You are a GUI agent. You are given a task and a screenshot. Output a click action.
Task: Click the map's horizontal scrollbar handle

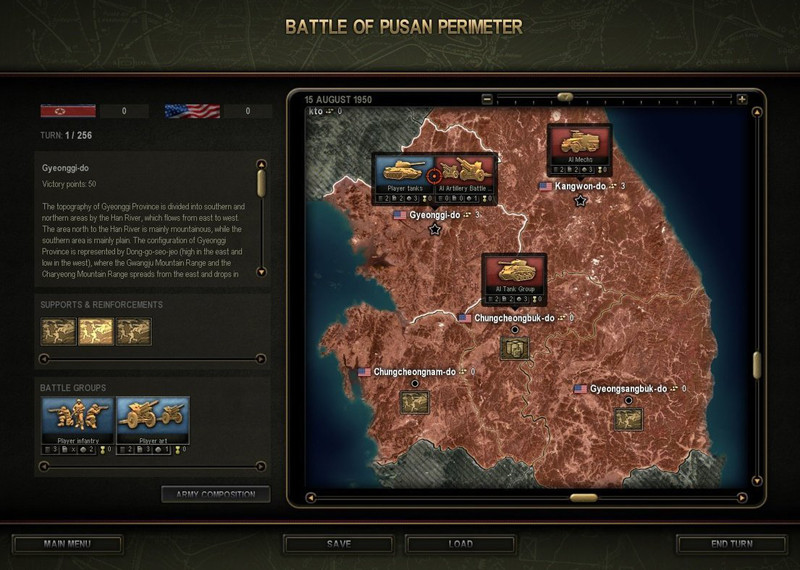583,497
